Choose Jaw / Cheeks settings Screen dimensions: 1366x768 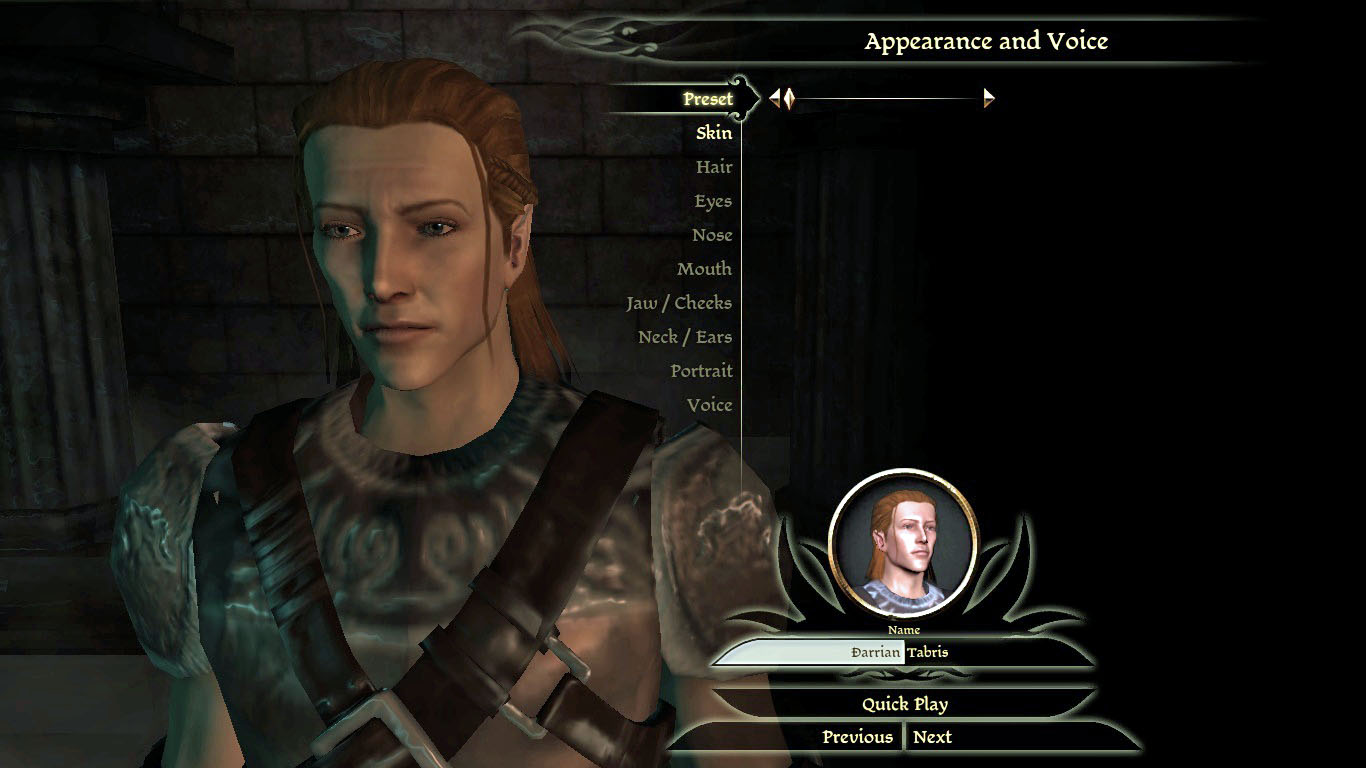point(679,303)
